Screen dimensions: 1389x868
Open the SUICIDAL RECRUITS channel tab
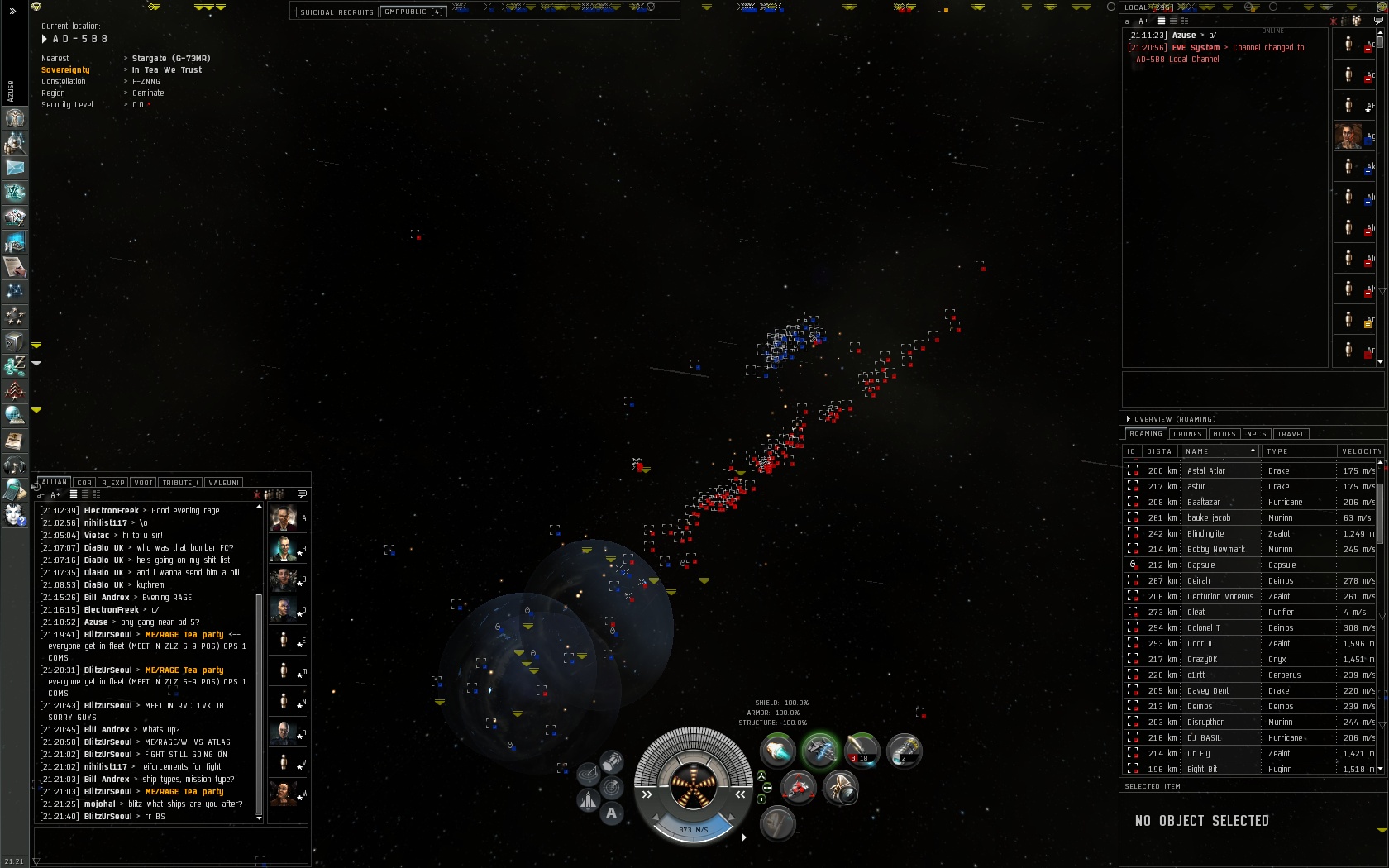337,12
